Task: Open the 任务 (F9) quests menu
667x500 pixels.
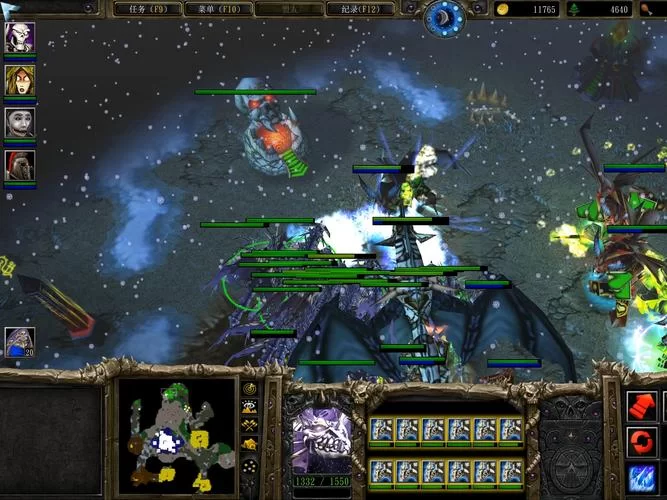Action: point(146,9)
